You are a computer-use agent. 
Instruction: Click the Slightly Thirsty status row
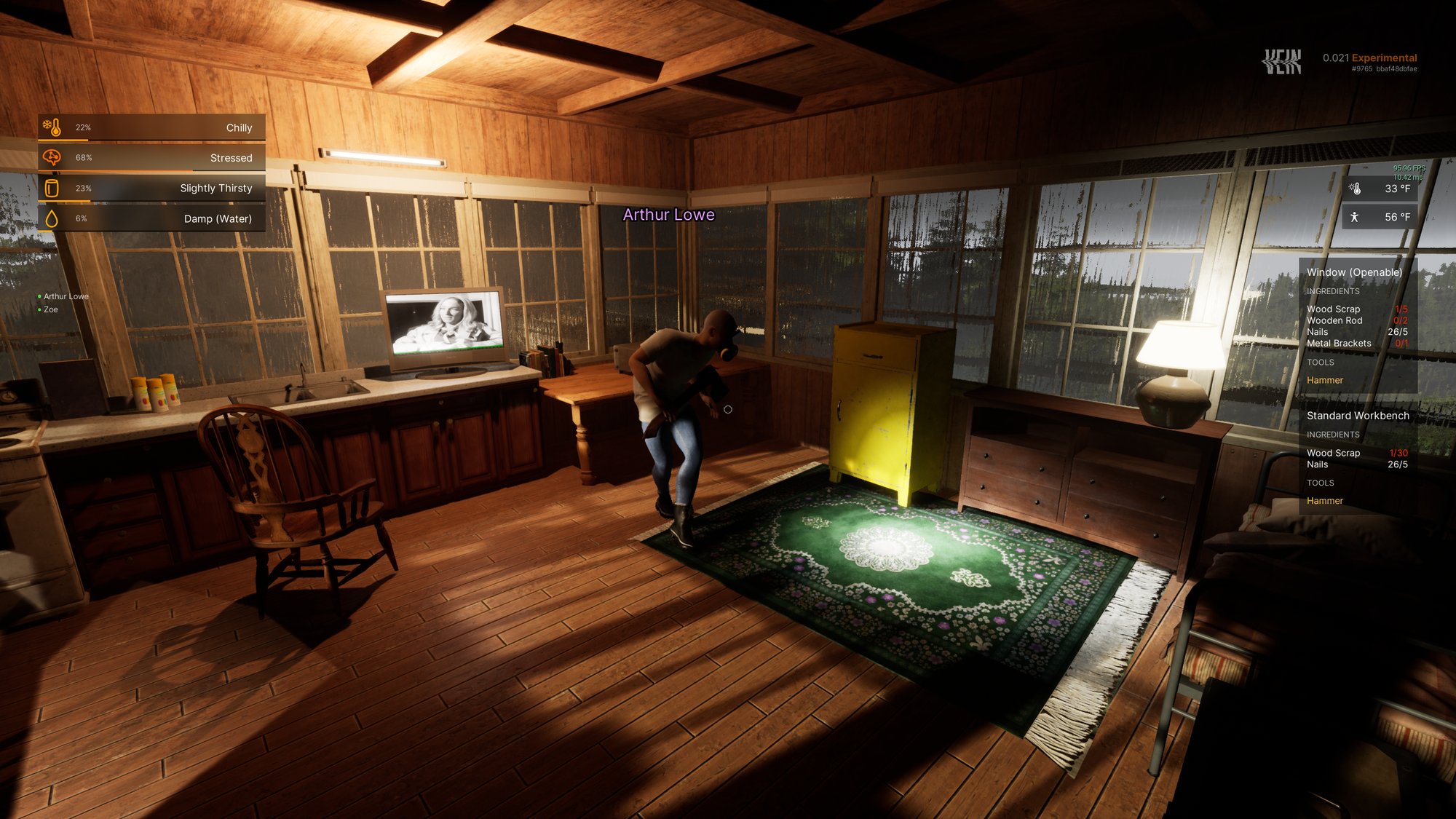coord(151,189)
